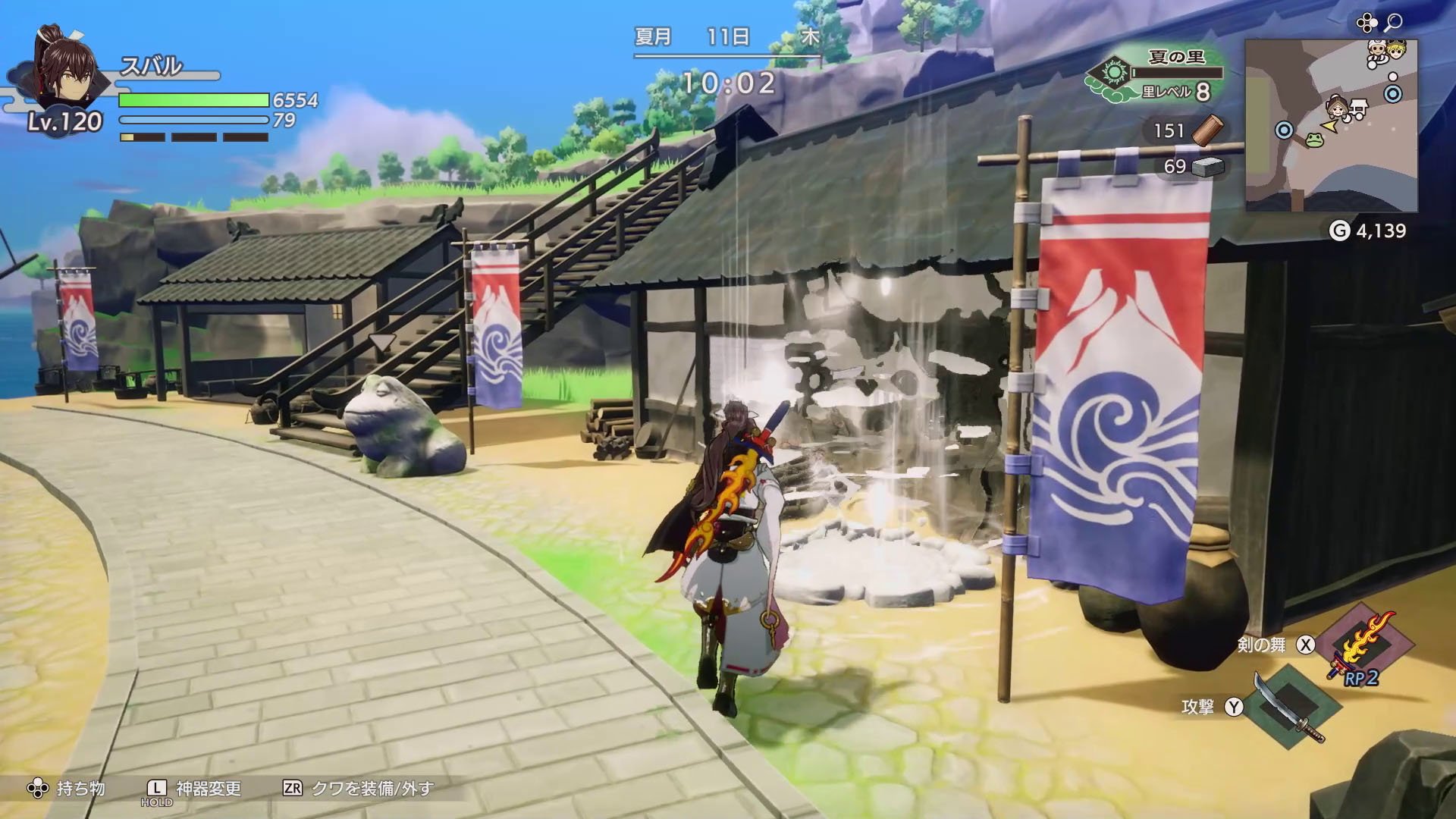
Task: Click the blue quest marker on the minimap
Action: (1393, 93)
